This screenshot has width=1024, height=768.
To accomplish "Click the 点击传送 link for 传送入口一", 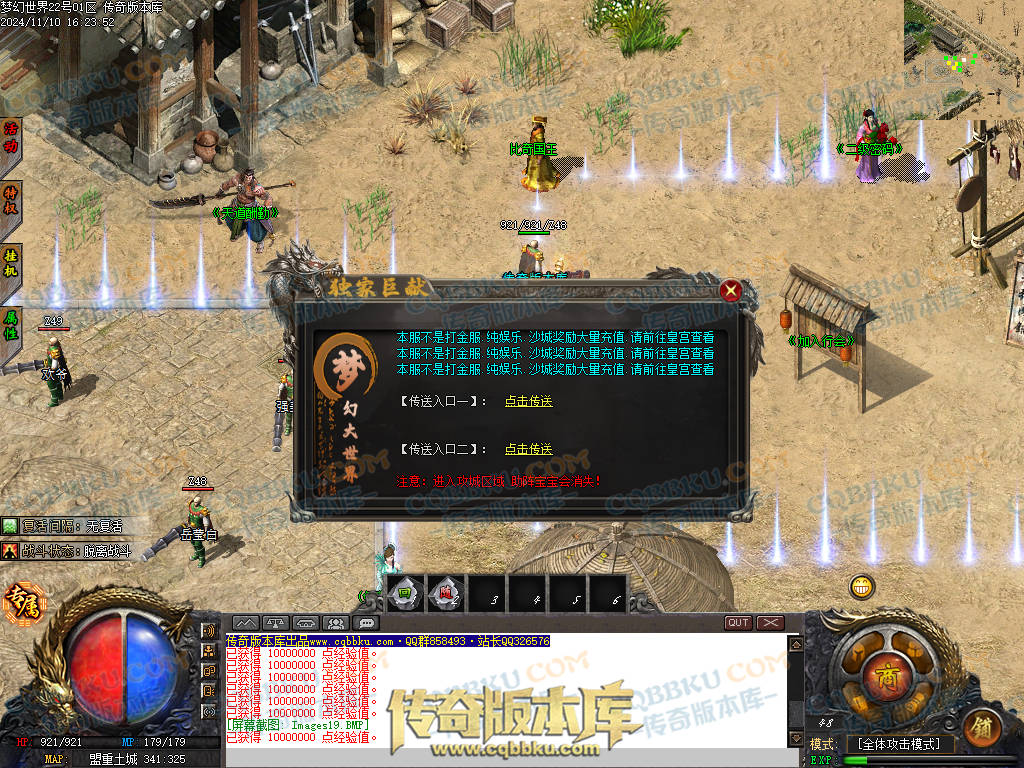I will tap(528, 401).
